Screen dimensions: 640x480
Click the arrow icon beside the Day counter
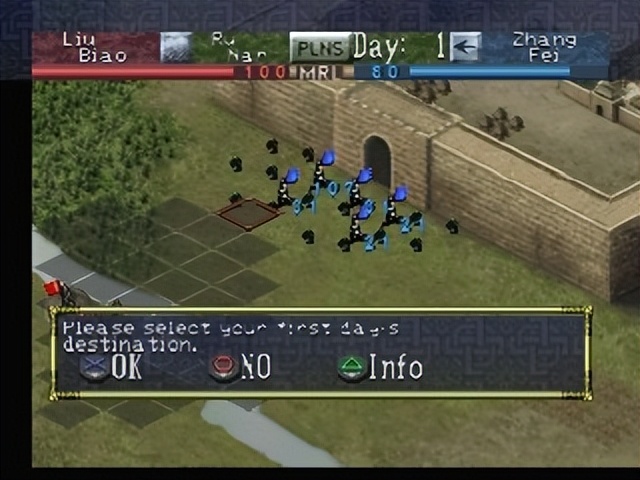pos(465,46)
